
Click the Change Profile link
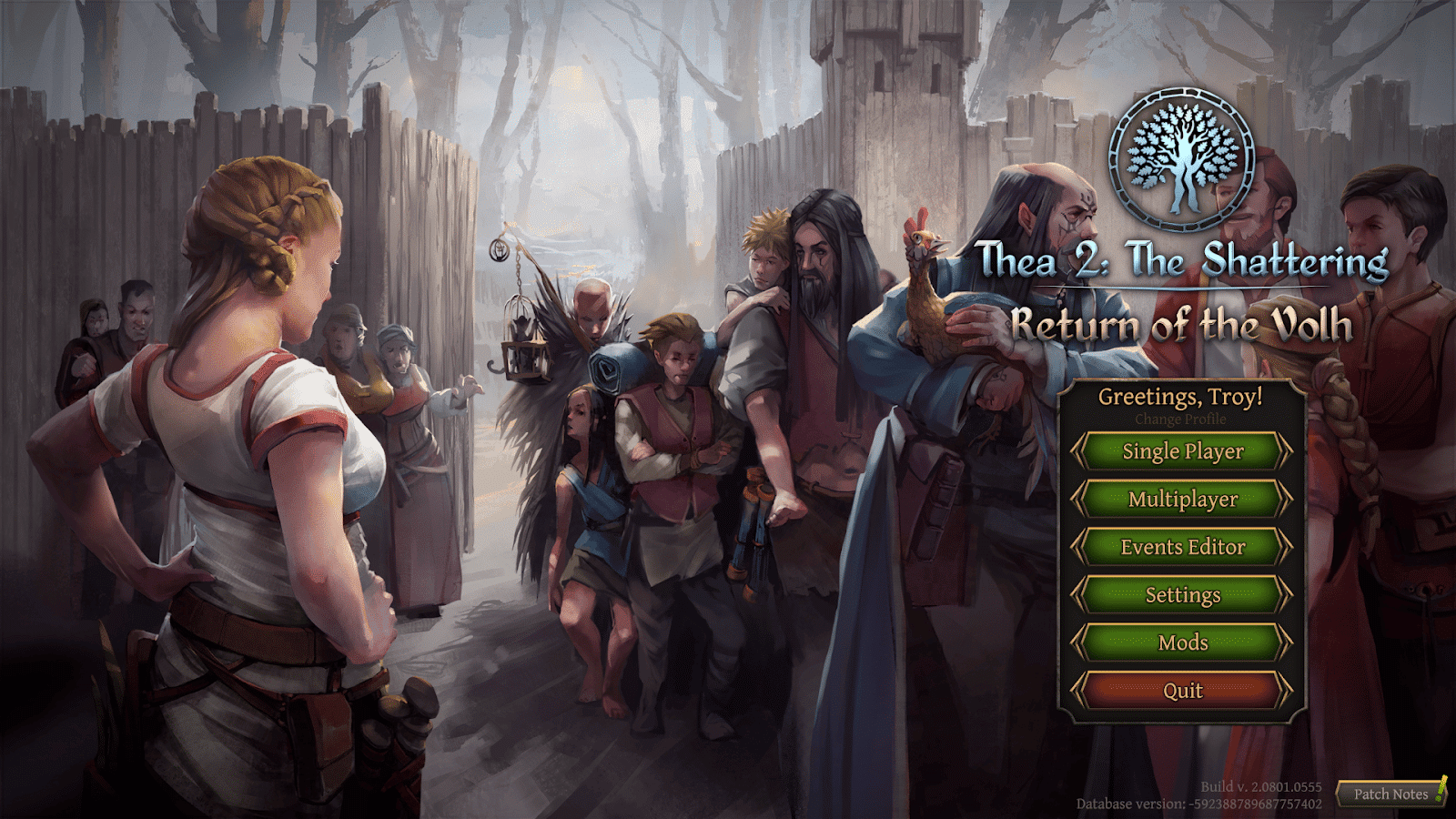(1180, 420)
